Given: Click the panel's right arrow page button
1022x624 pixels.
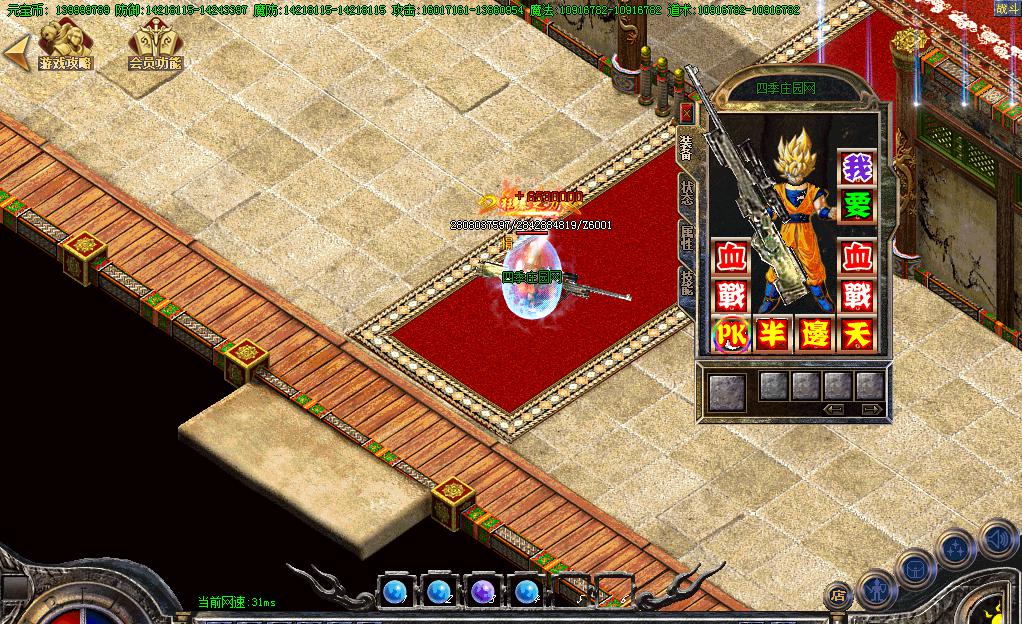Looking at the screenshot, I should (871, 409).
